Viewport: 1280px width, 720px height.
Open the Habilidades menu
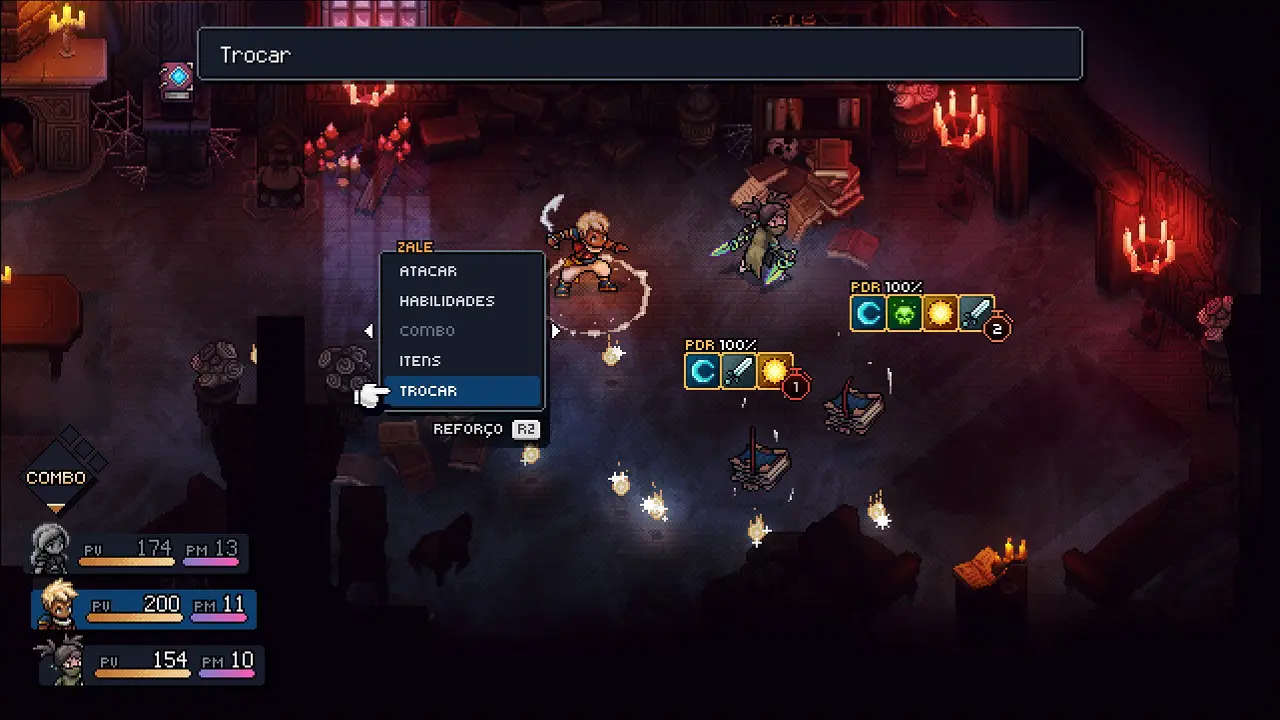[x=447, y=301]
